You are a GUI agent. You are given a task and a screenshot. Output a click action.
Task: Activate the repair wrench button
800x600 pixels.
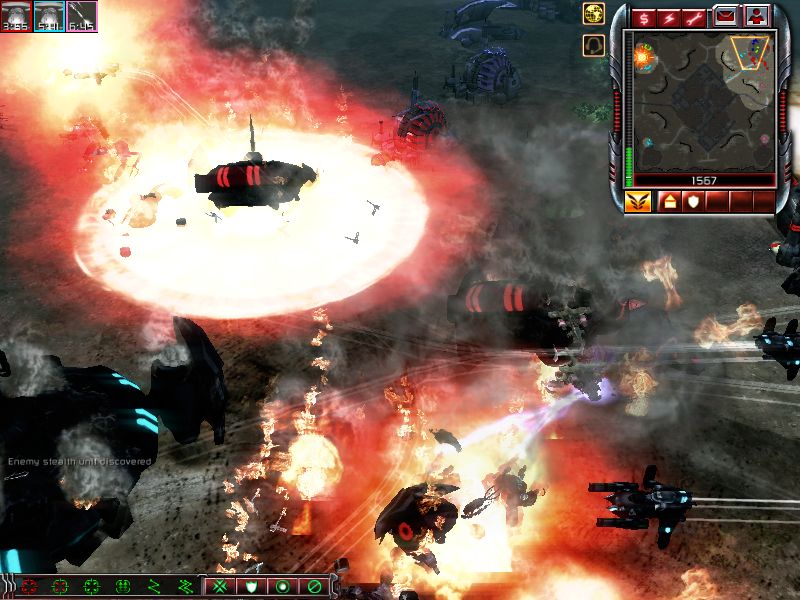[x=695, y=17]
